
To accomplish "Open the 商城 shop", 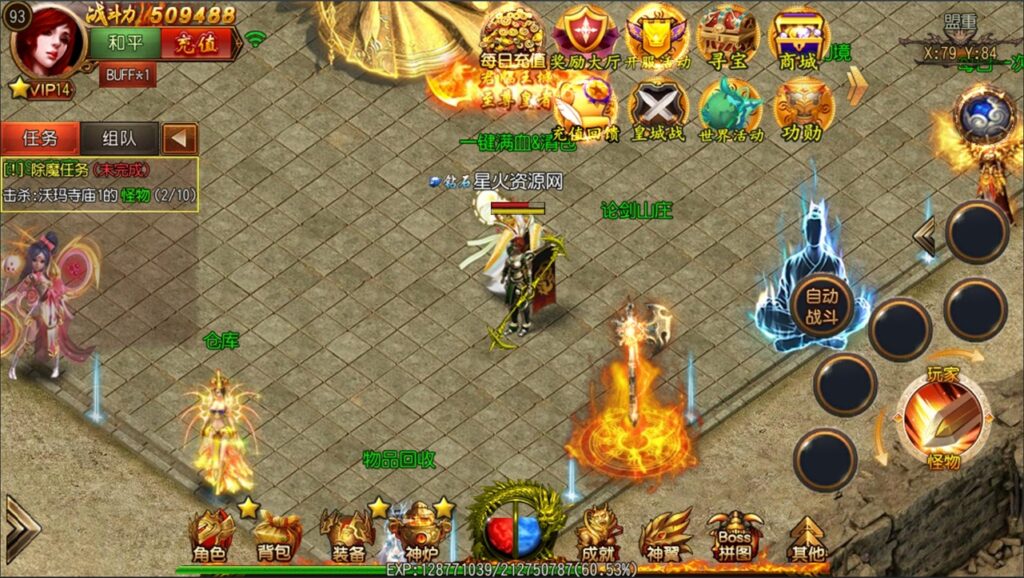I will (x=800, y=37).
